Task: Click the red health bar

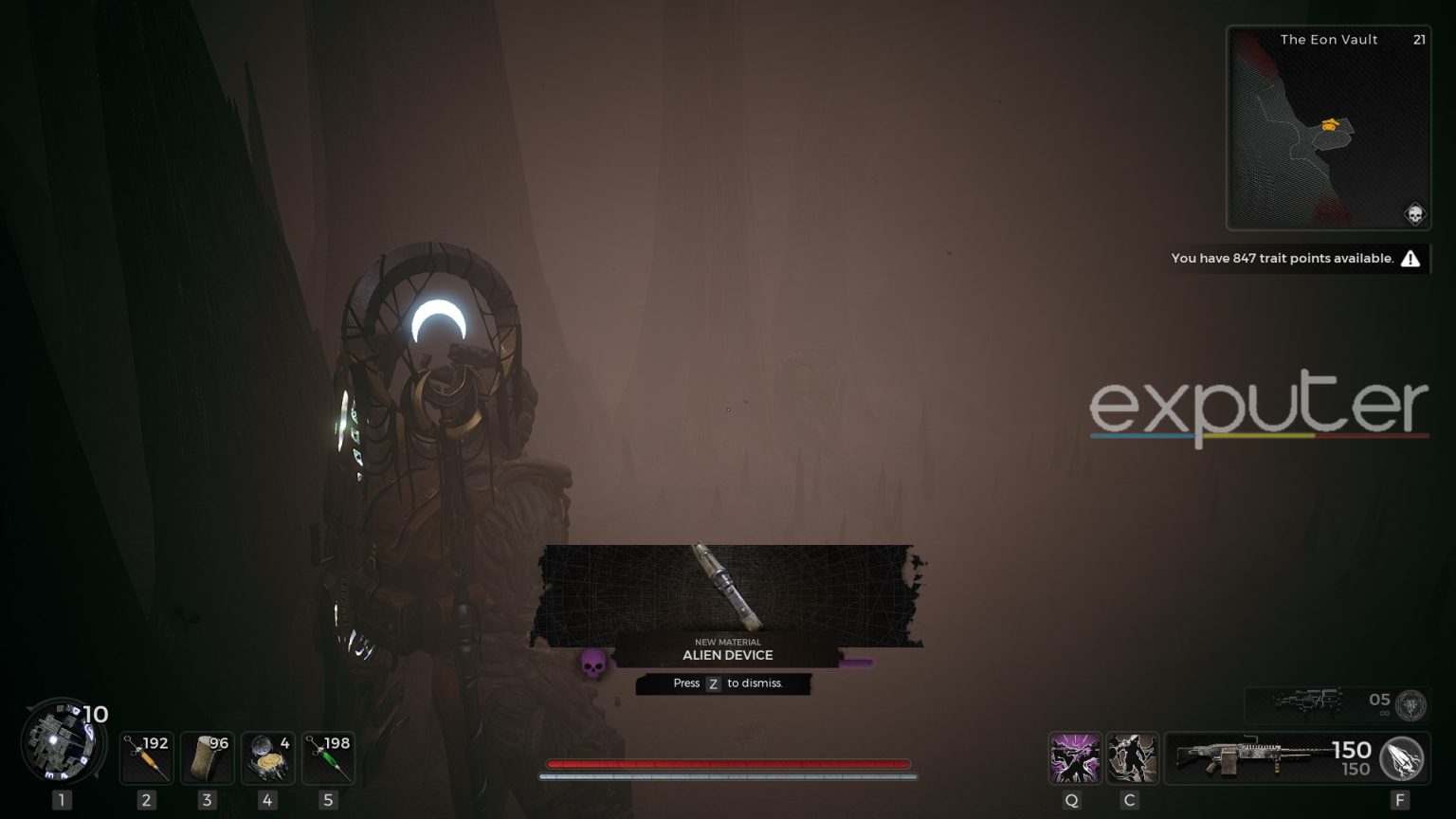Action: 728,763
